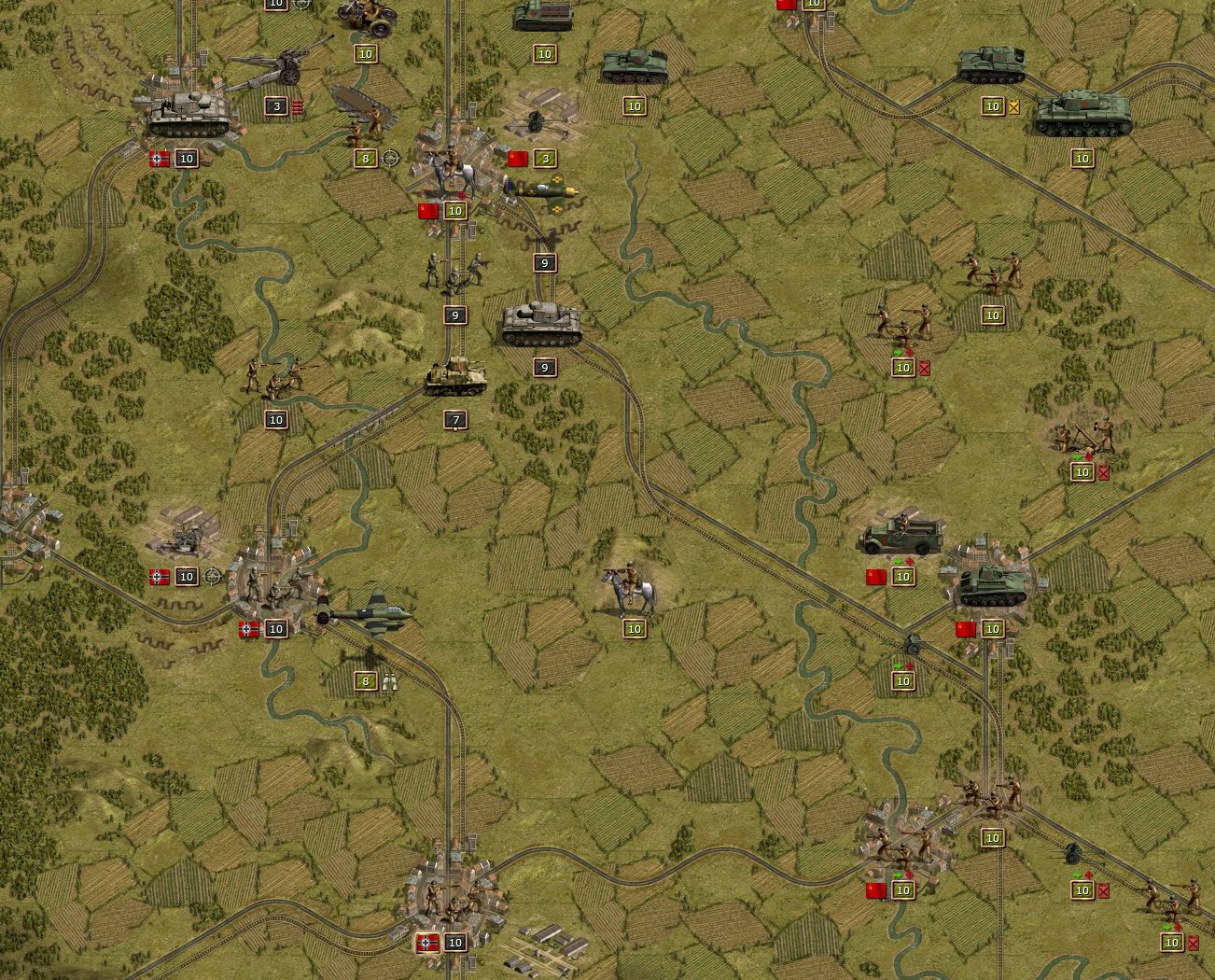Image resolution: width=1215 pixels, height=980 pixels.
Task: Click the green movement arrow above the Soviet truck's badge
Action: [899, 563]
